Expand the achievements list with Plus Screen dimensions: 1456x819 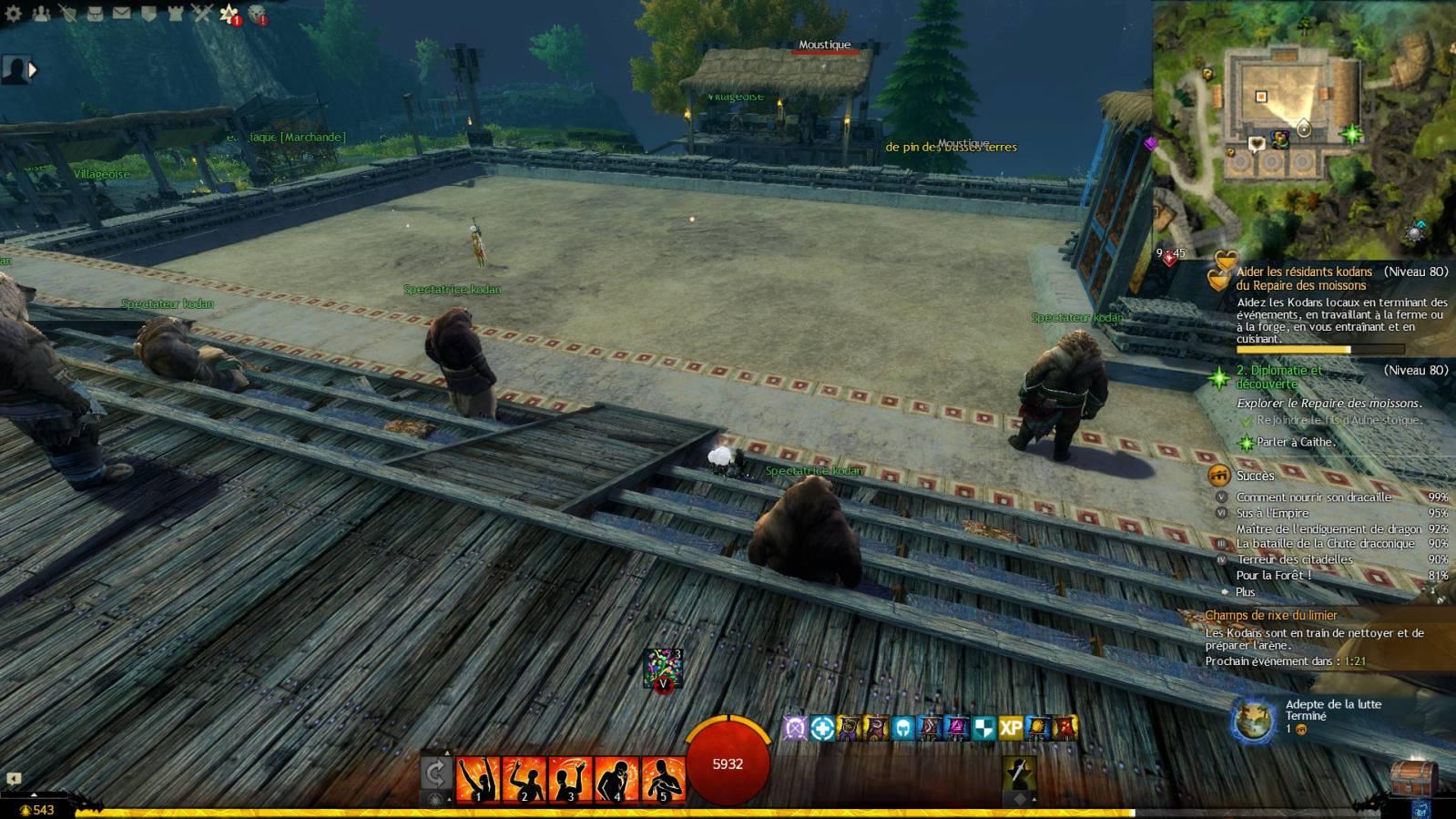[1245, 591]
